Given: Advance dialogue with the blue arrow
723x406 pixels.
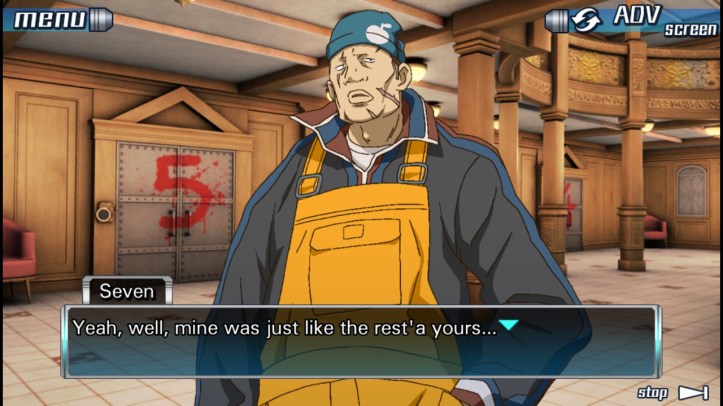Looking at the screenshot, I should click(x=509, y=326).
